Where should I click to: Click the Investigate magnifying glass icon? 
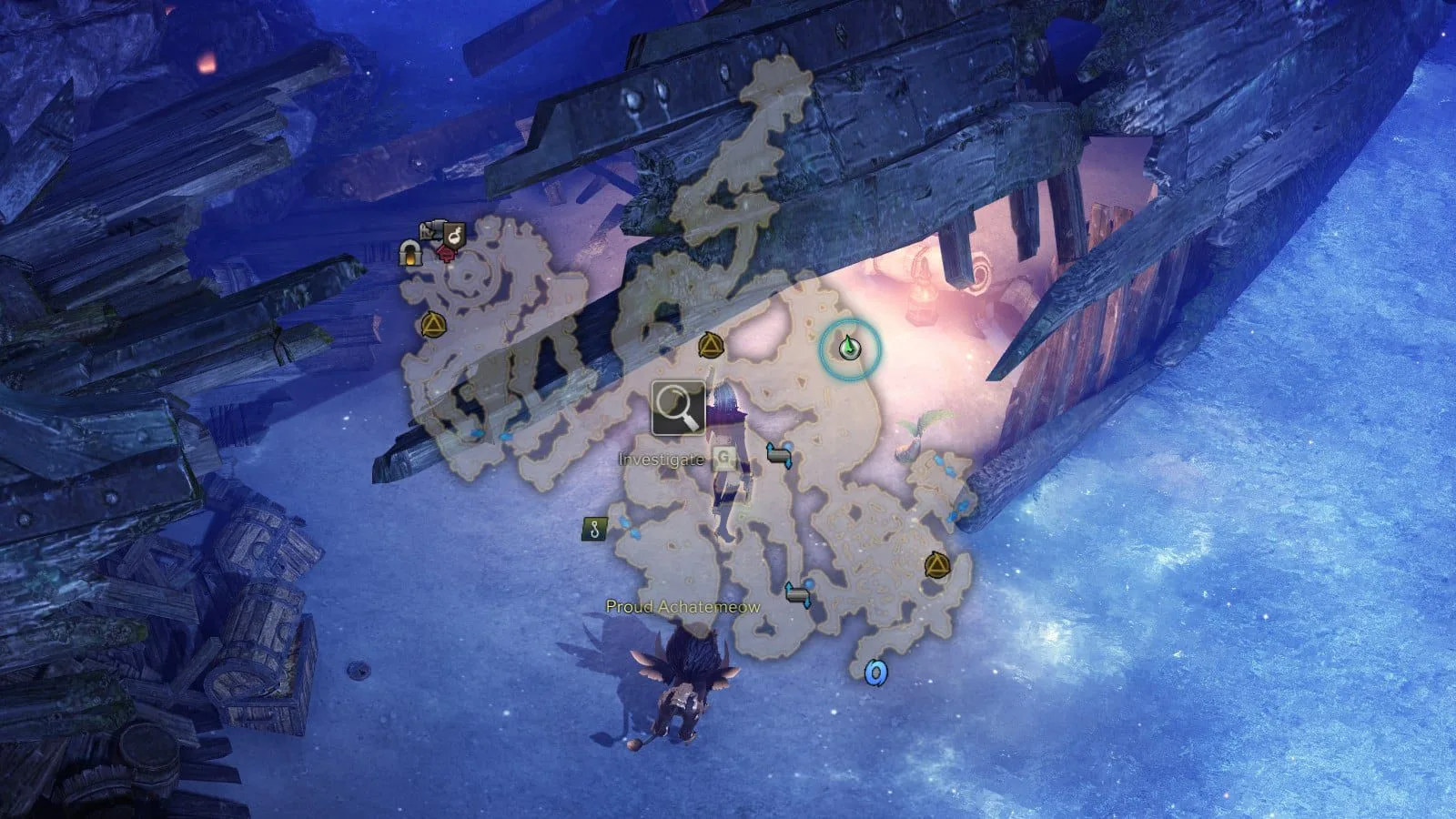(678, 408)
